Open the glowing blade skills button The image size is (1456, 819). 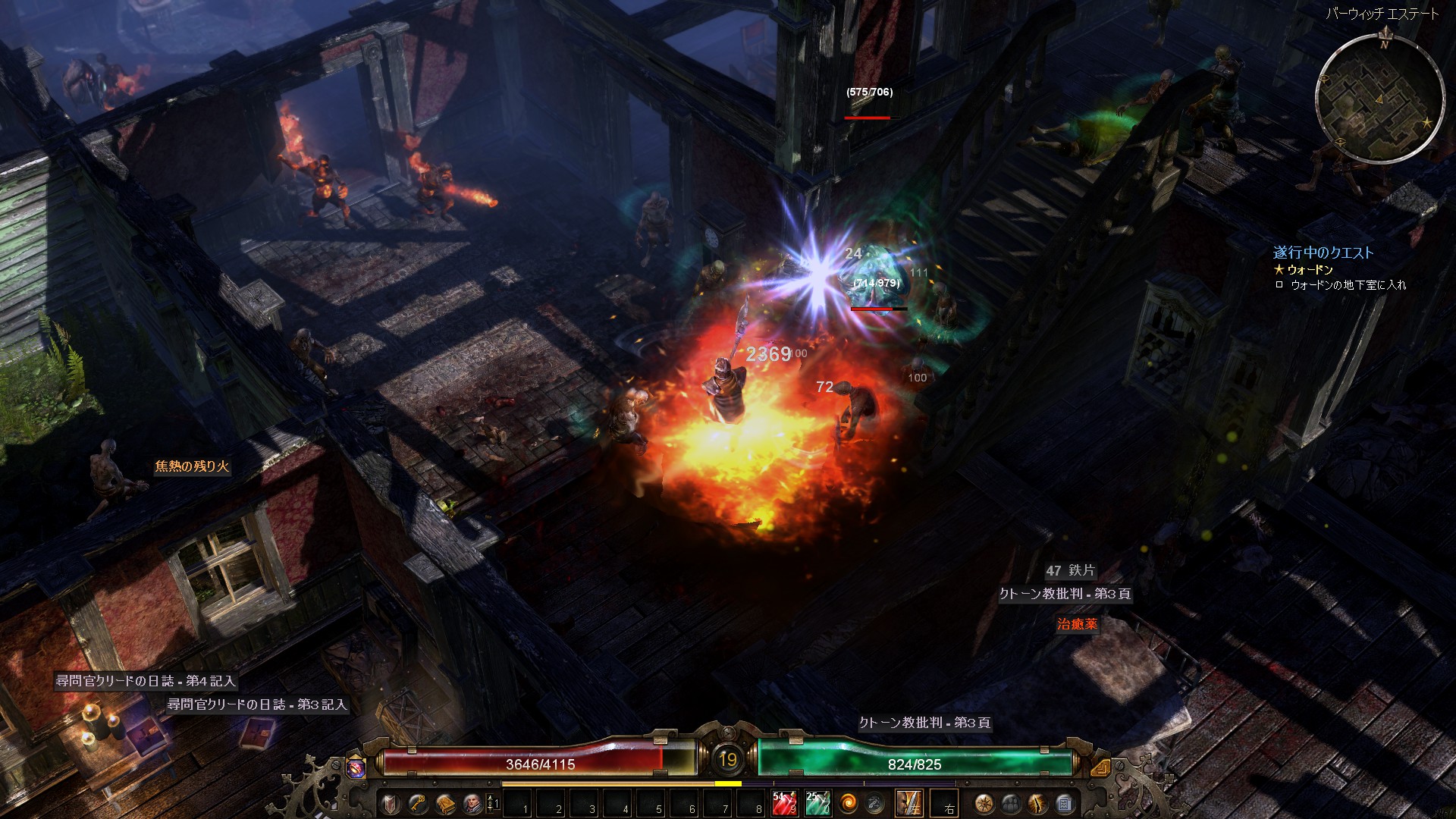1037,803
